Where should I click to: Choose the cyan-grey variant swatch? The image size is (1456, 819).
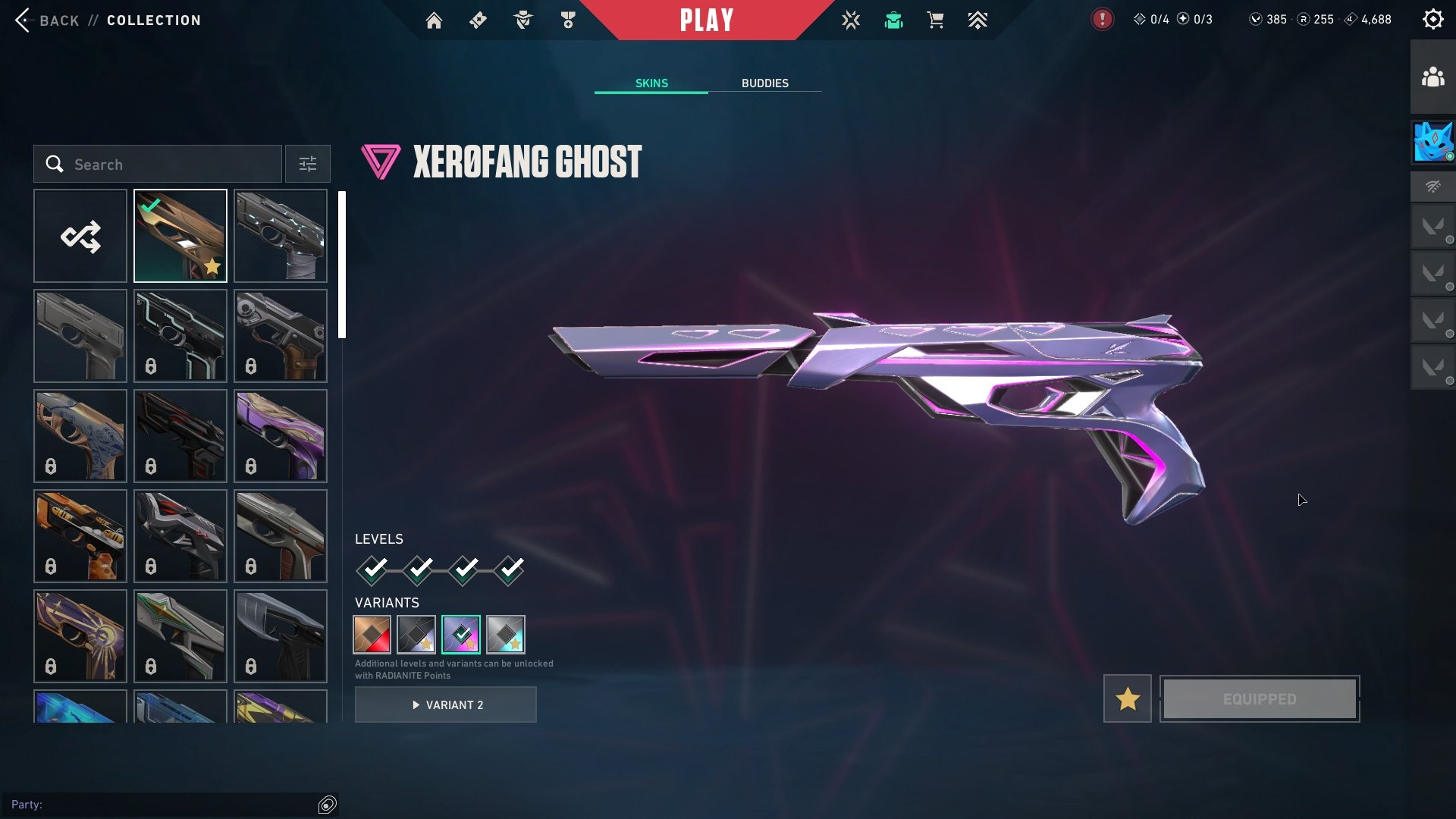(x=506, y=635)
